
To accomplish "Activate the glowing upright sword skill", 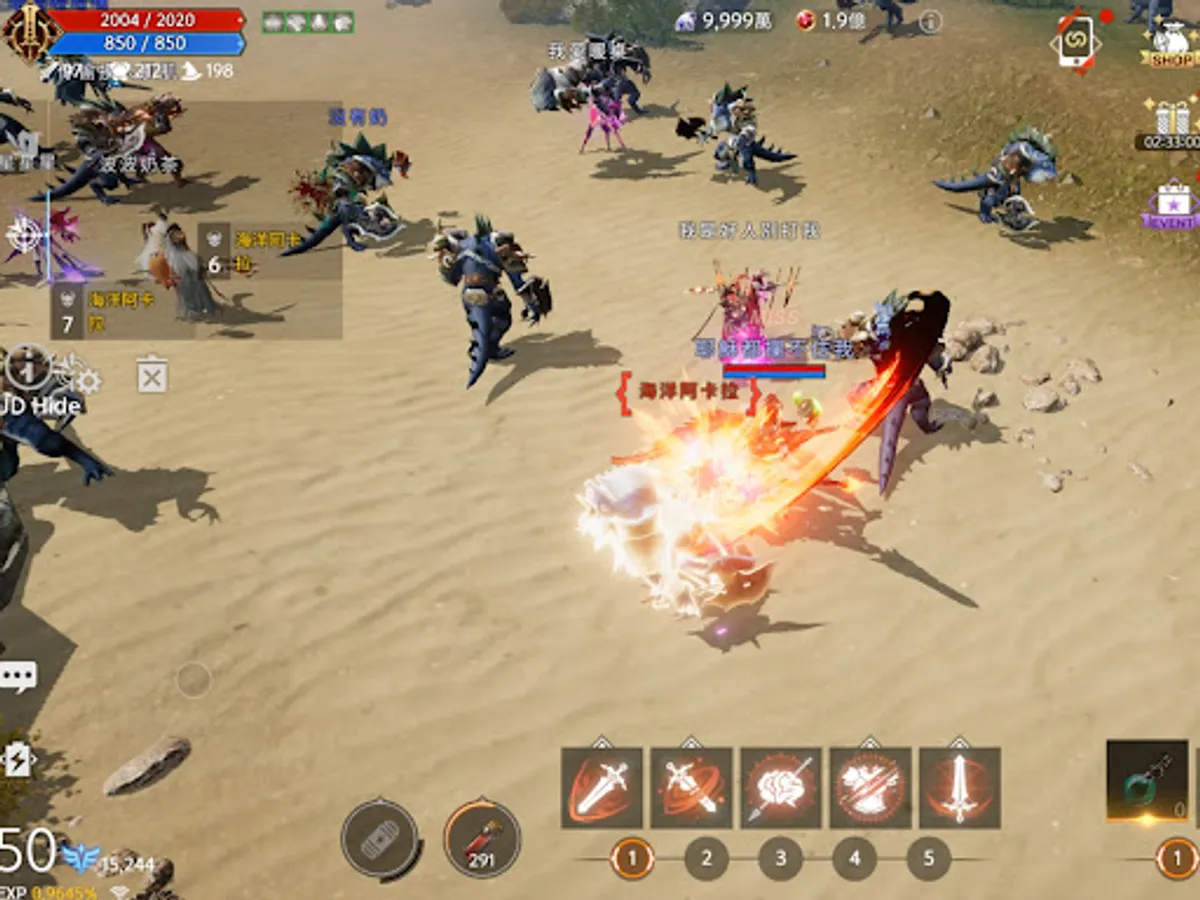I will (x=959, y=787).
